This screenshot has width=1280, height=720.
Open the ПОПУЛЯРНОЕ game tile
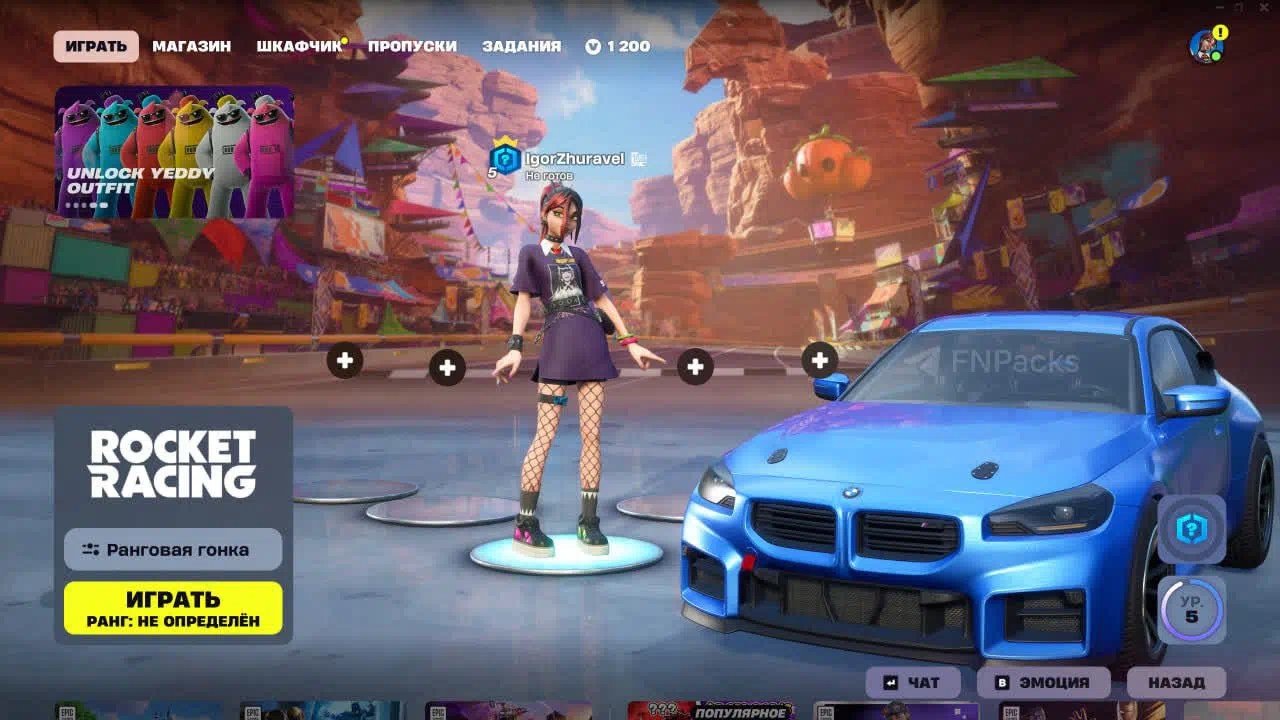tap(710, 711)
